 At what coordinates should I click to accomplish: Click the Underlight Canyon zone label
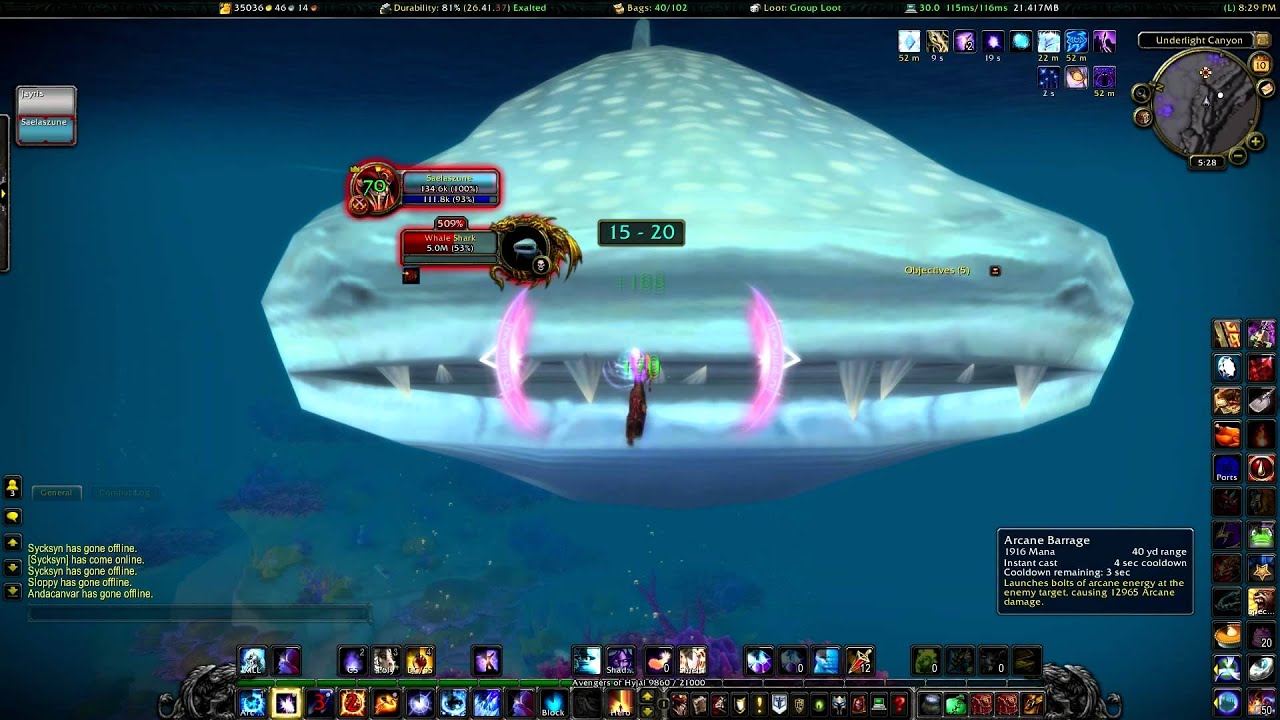coord(1198,41)
